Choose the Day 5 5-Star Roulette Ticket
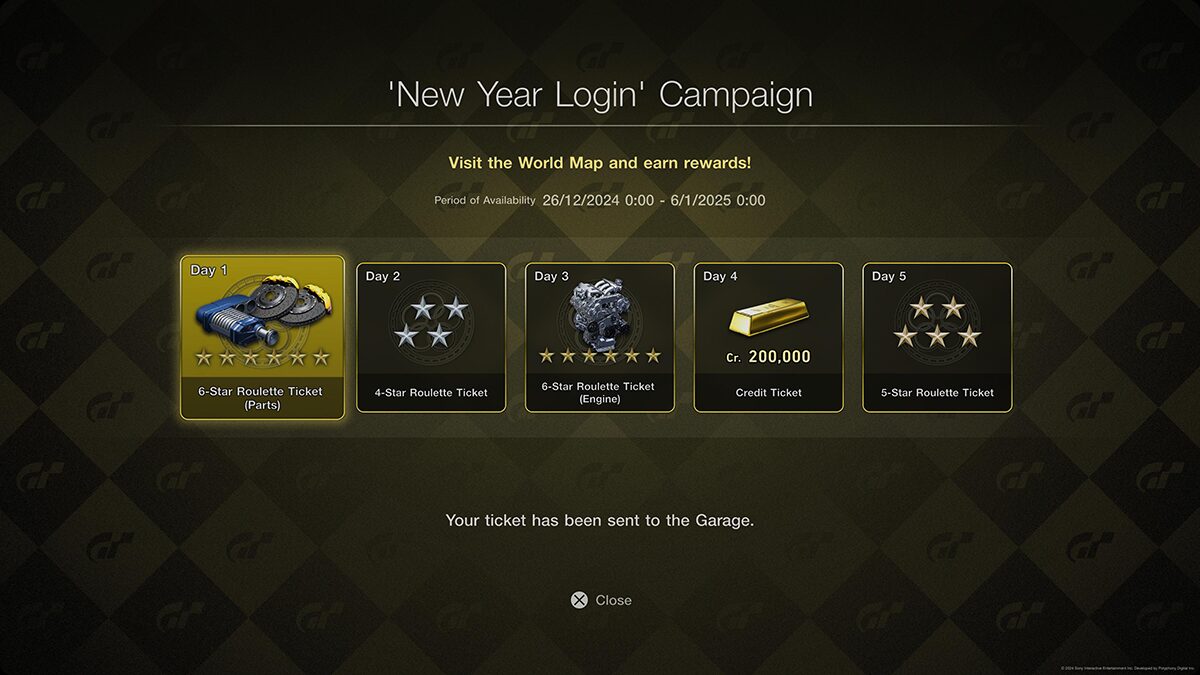This screenshot has width=1200, height=675. tap(937, 337)
